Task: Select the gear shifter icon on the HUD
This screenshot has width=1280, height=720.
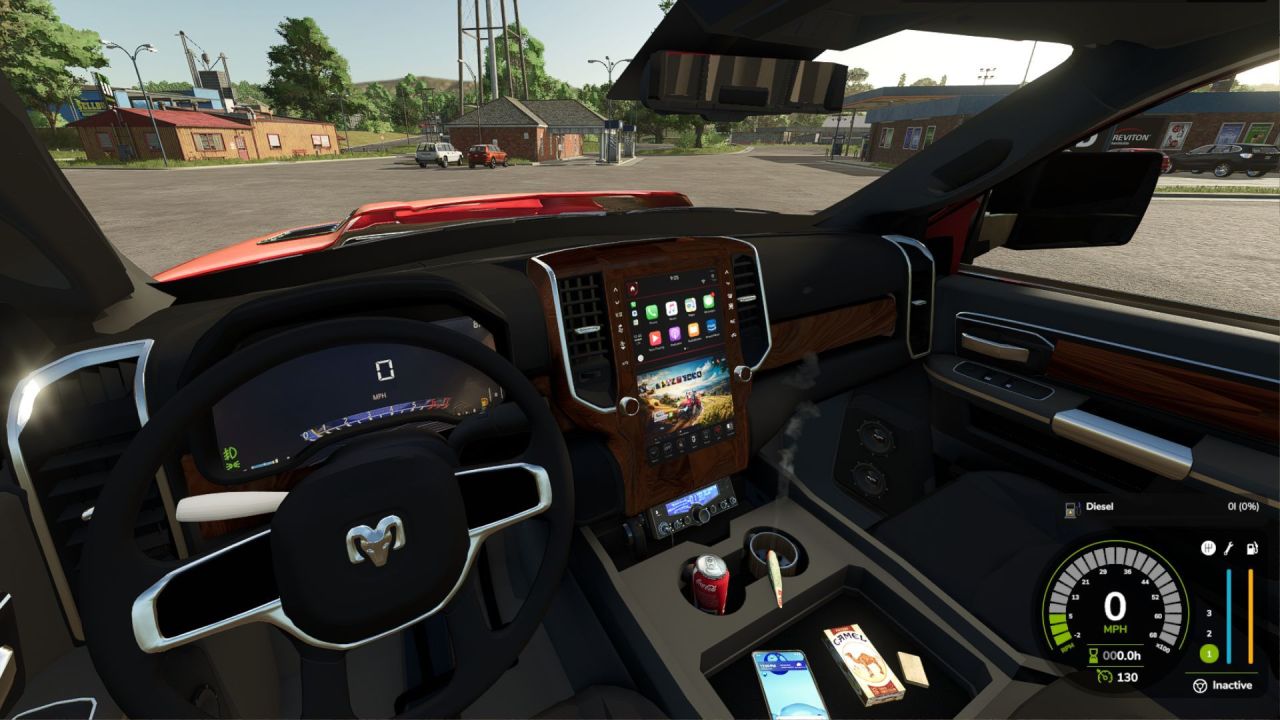Action: coord(1207,549)
